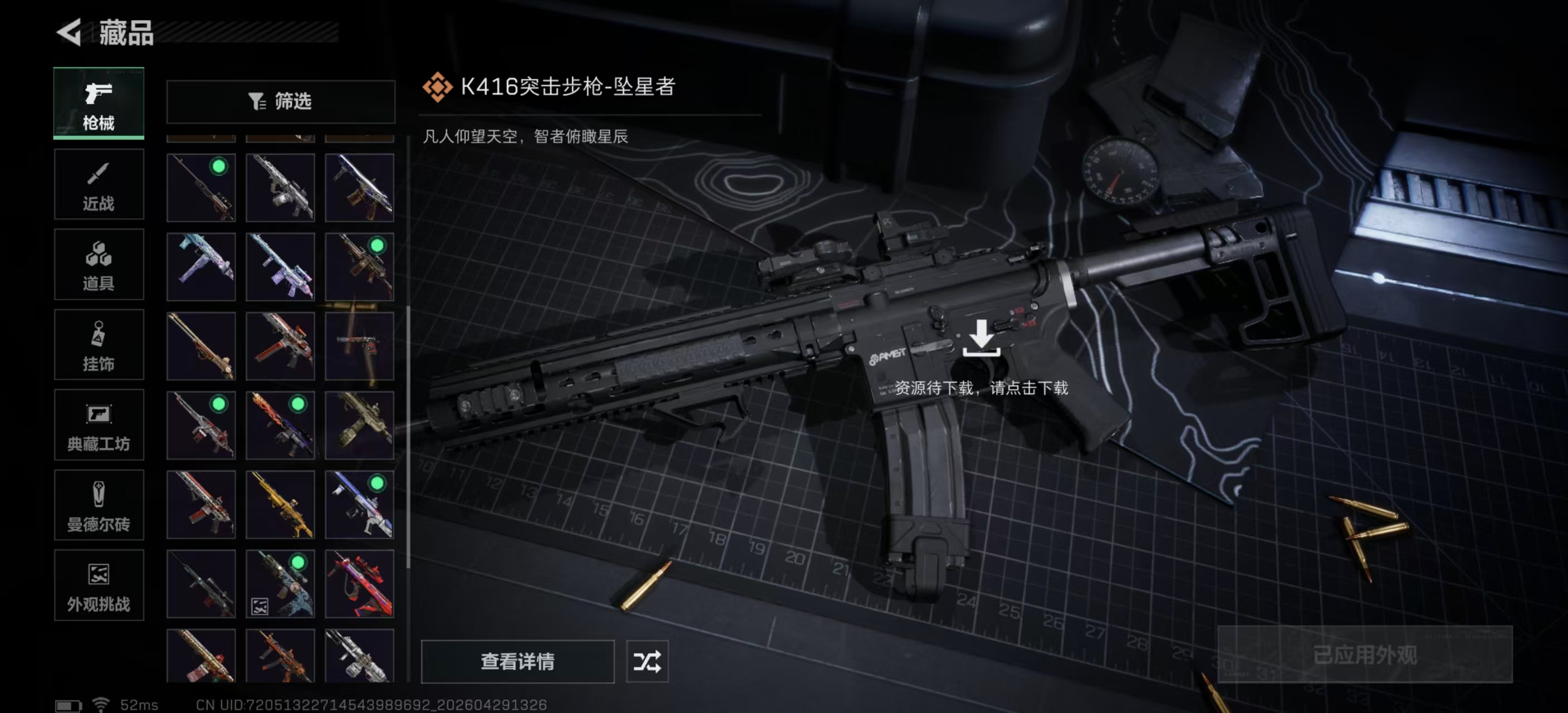Image resolution: width=1568 pixels, height=713 pixels.
Task: Switch to the 曼德尔砖 tab
Action: point(99,505)
